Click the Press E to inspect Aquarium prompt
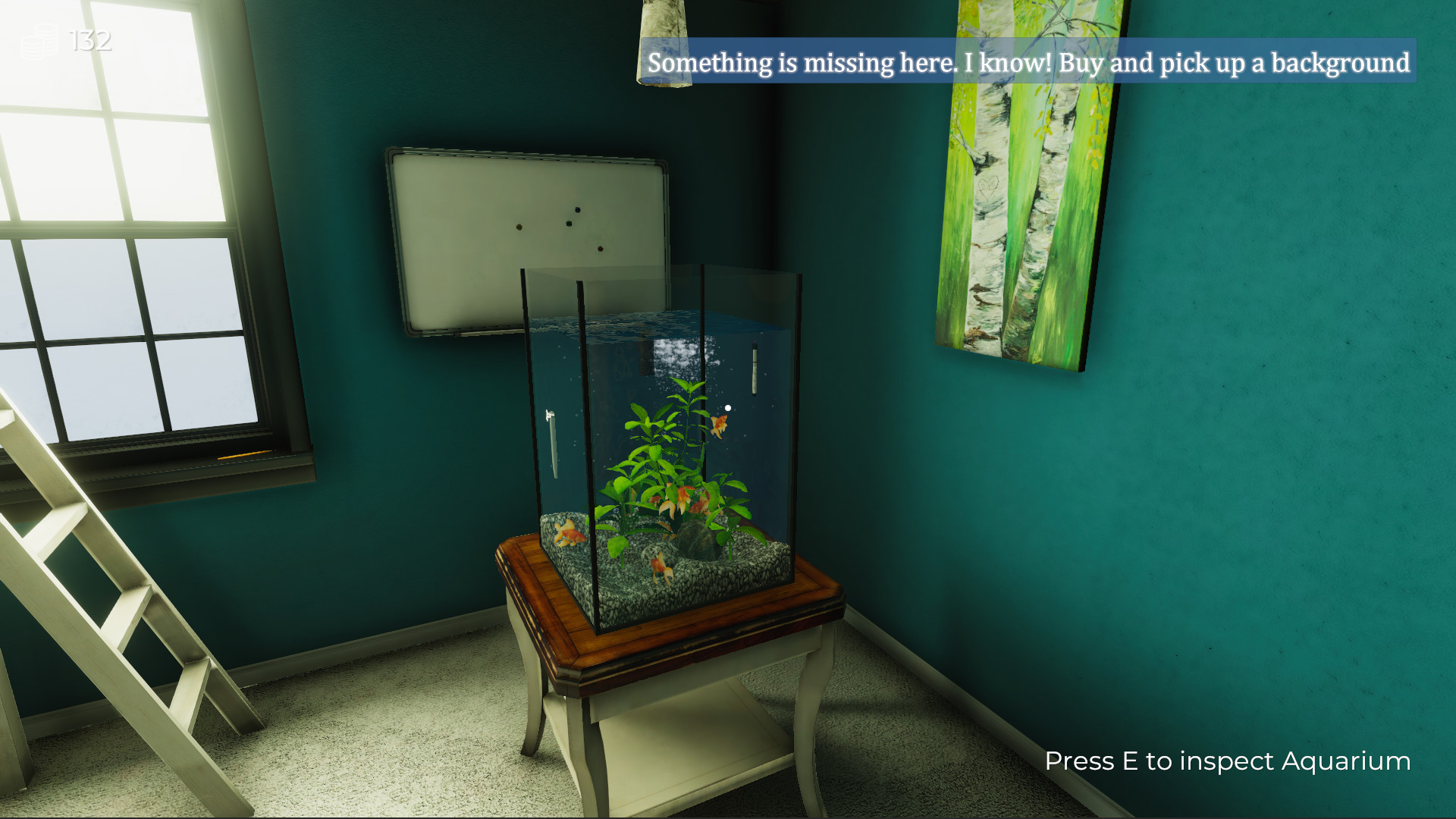The height and width of the screenshot is (819, 1456). (1227, 761)
